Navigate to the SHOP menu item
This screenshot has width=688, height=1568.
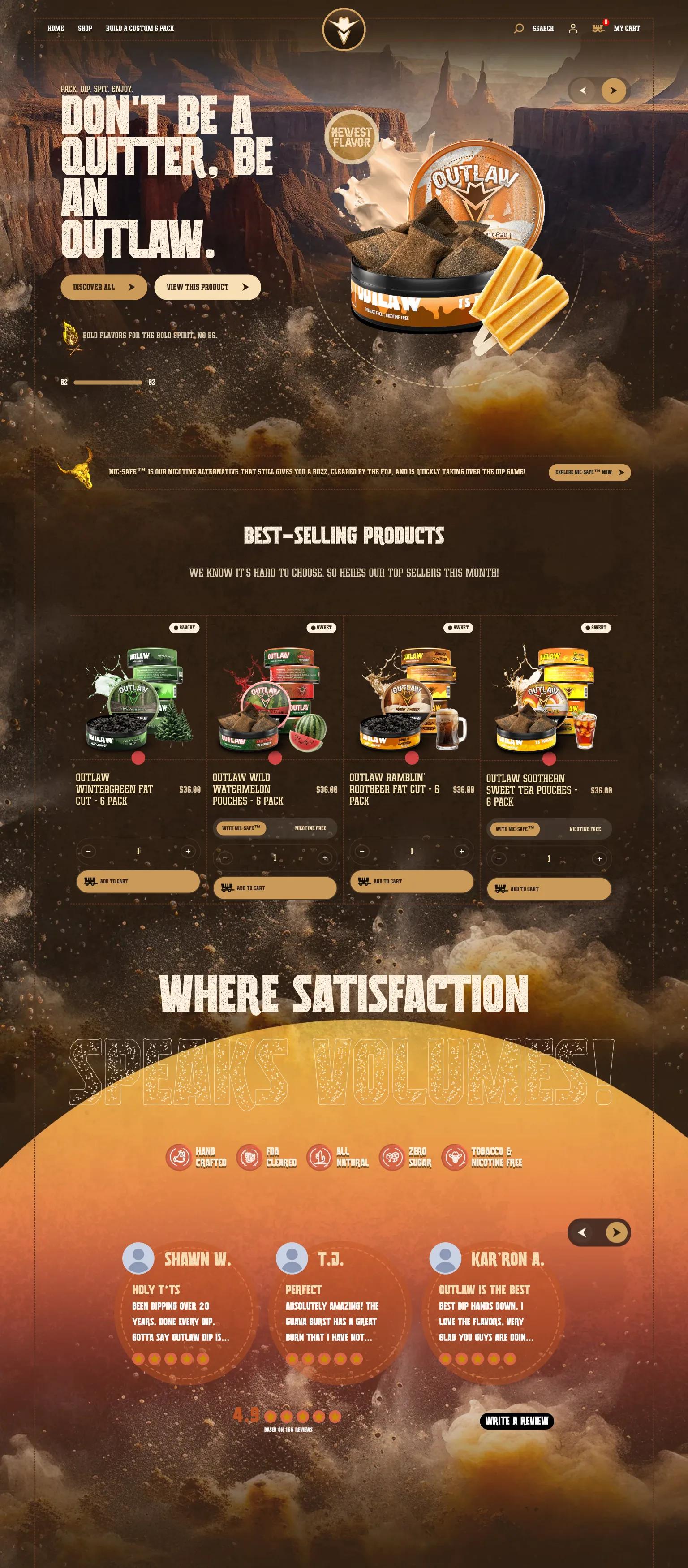(x=84, y=28)
